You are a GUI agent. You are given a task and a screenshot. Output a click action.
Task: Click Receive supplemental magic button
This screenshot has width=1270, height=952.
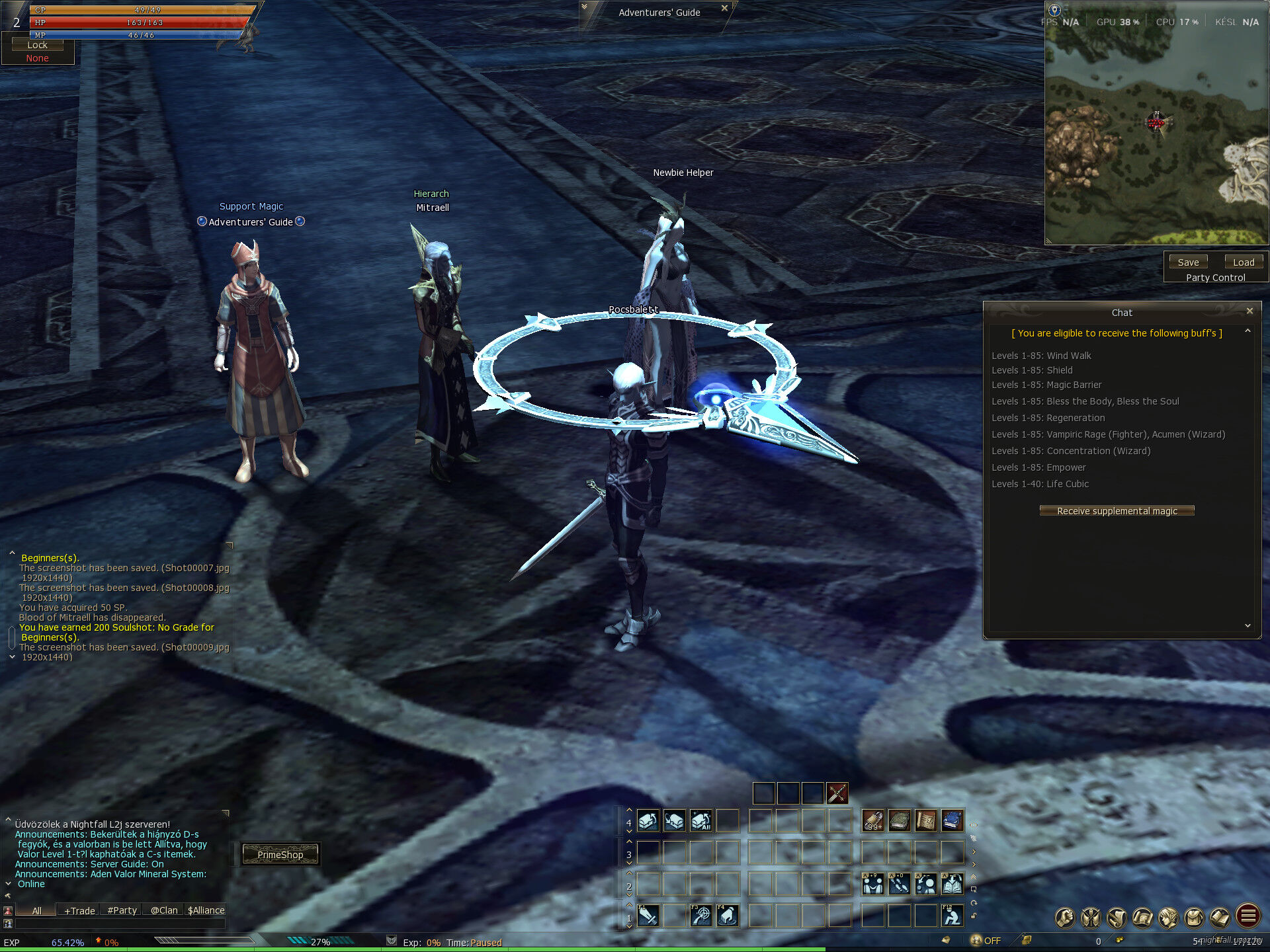[x=1117, y=511]
